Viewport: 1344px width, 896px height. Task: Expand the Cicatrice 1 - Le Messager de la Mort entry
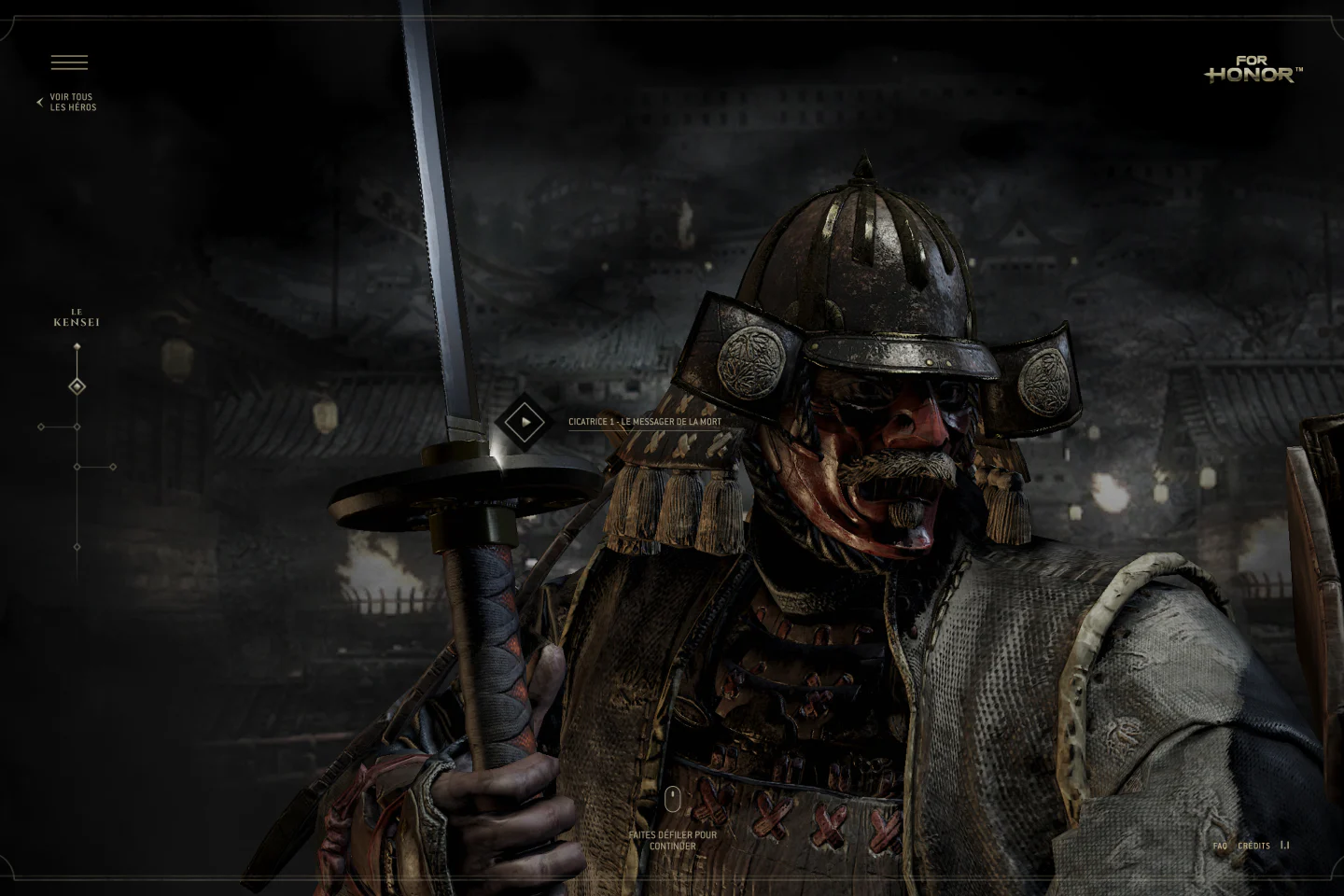[645, 422]
